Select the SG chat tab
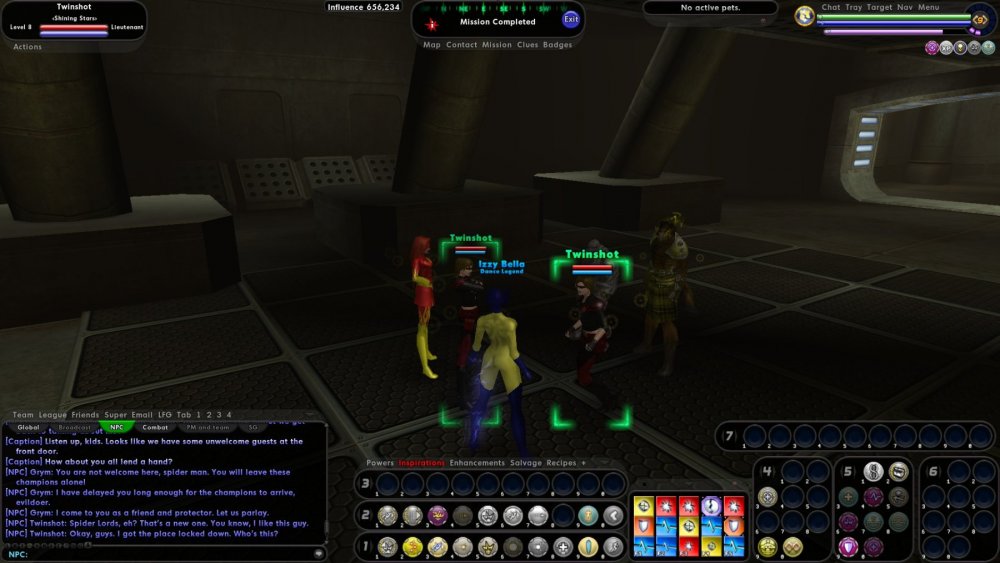 point(252,427)
